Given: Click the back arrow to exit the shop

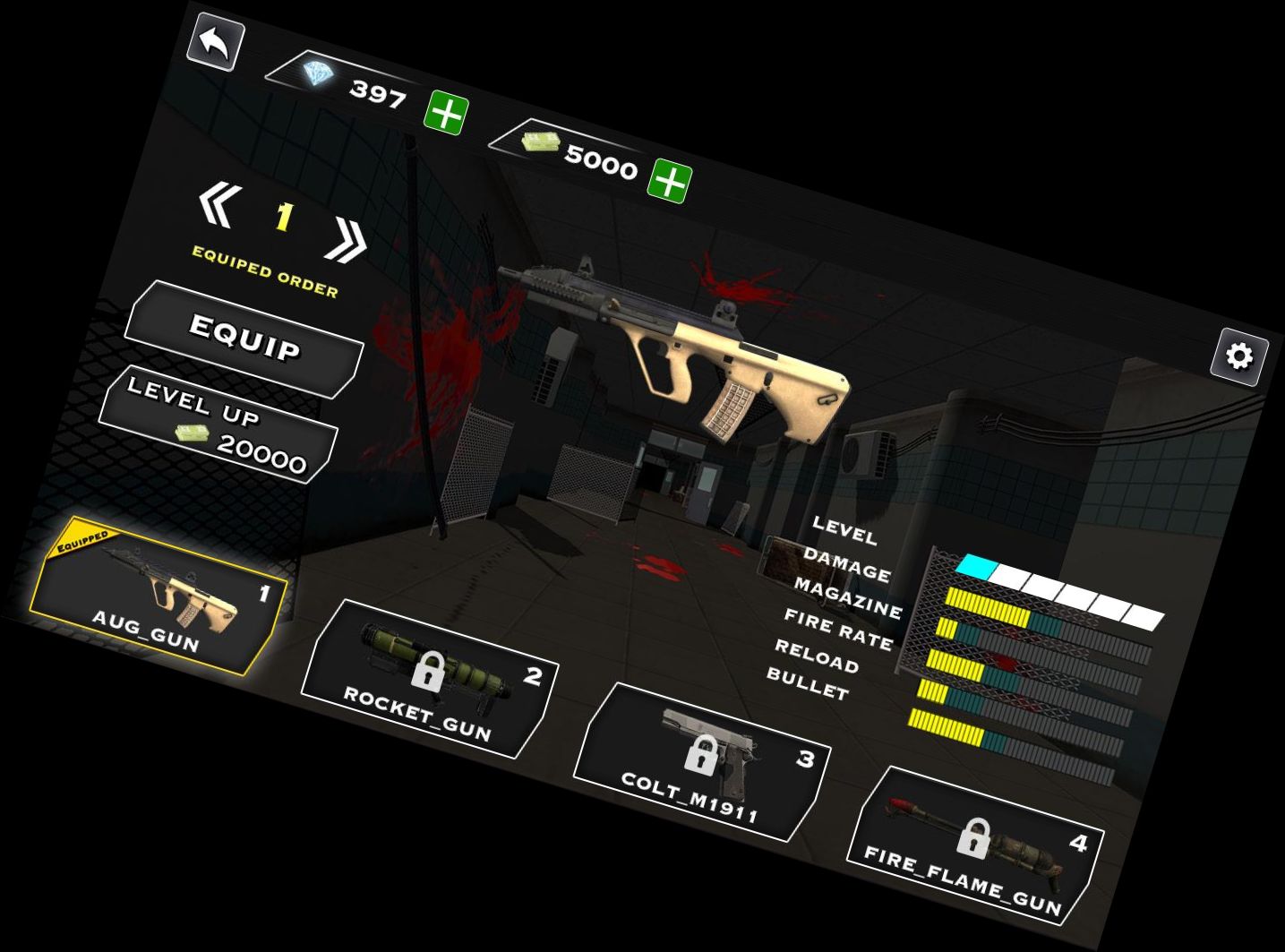Looking at the screenshot, I should click(214, 39).
